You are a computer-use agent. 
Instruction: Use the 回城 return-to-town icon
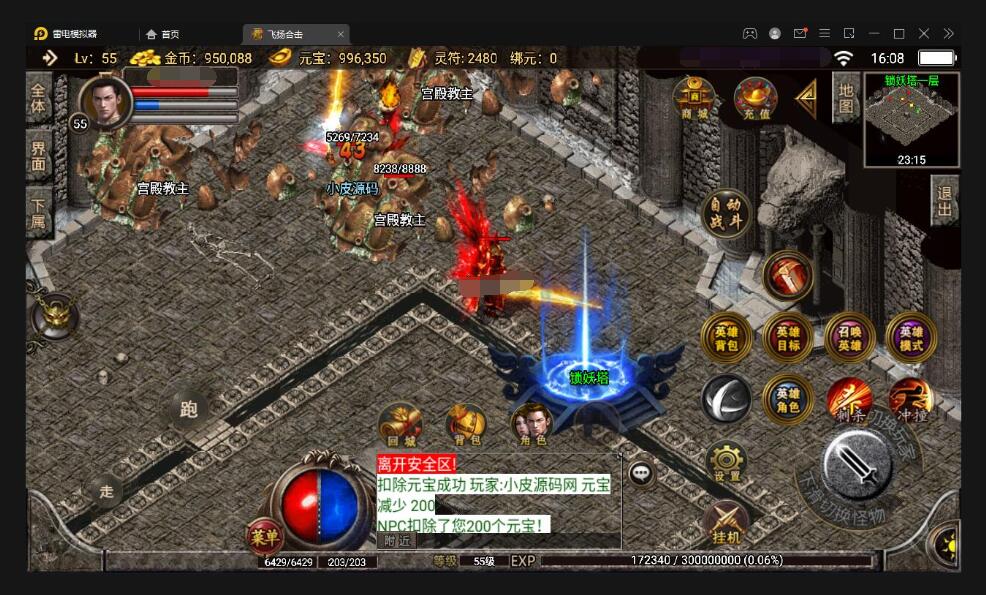tap(400, 424)
